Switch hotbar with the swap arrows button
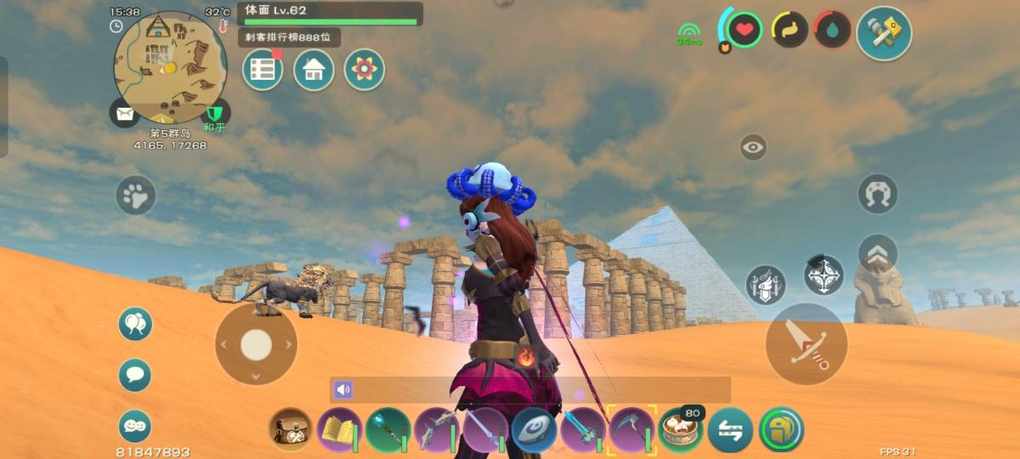 coord(730,430)
